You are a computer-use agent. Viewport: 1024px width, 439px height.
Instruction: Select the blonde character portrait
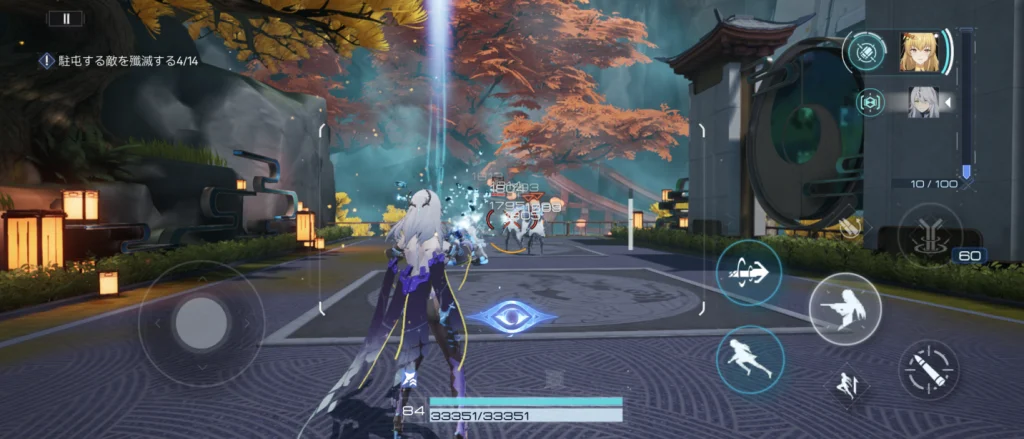click(919, 52)
